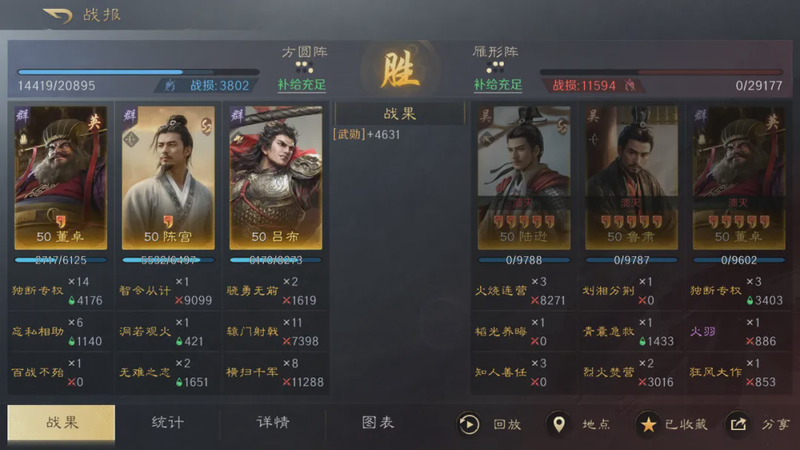800x450 pixels.
Task: Click the 方圆阵 formation label
Action: click(x=304, y=52)
